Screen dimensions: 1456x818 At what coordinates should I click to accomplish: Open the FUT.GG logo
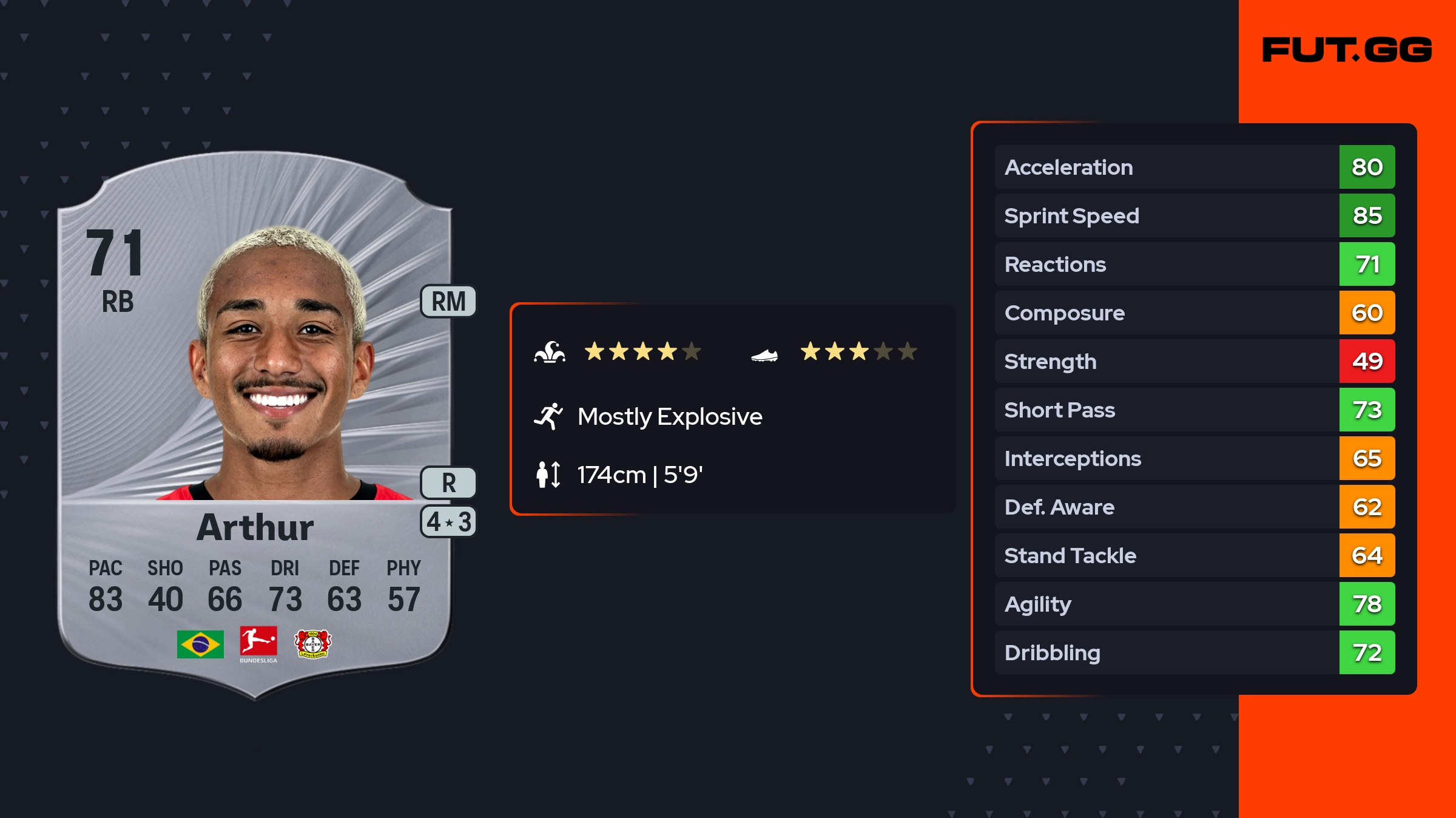1347,50
